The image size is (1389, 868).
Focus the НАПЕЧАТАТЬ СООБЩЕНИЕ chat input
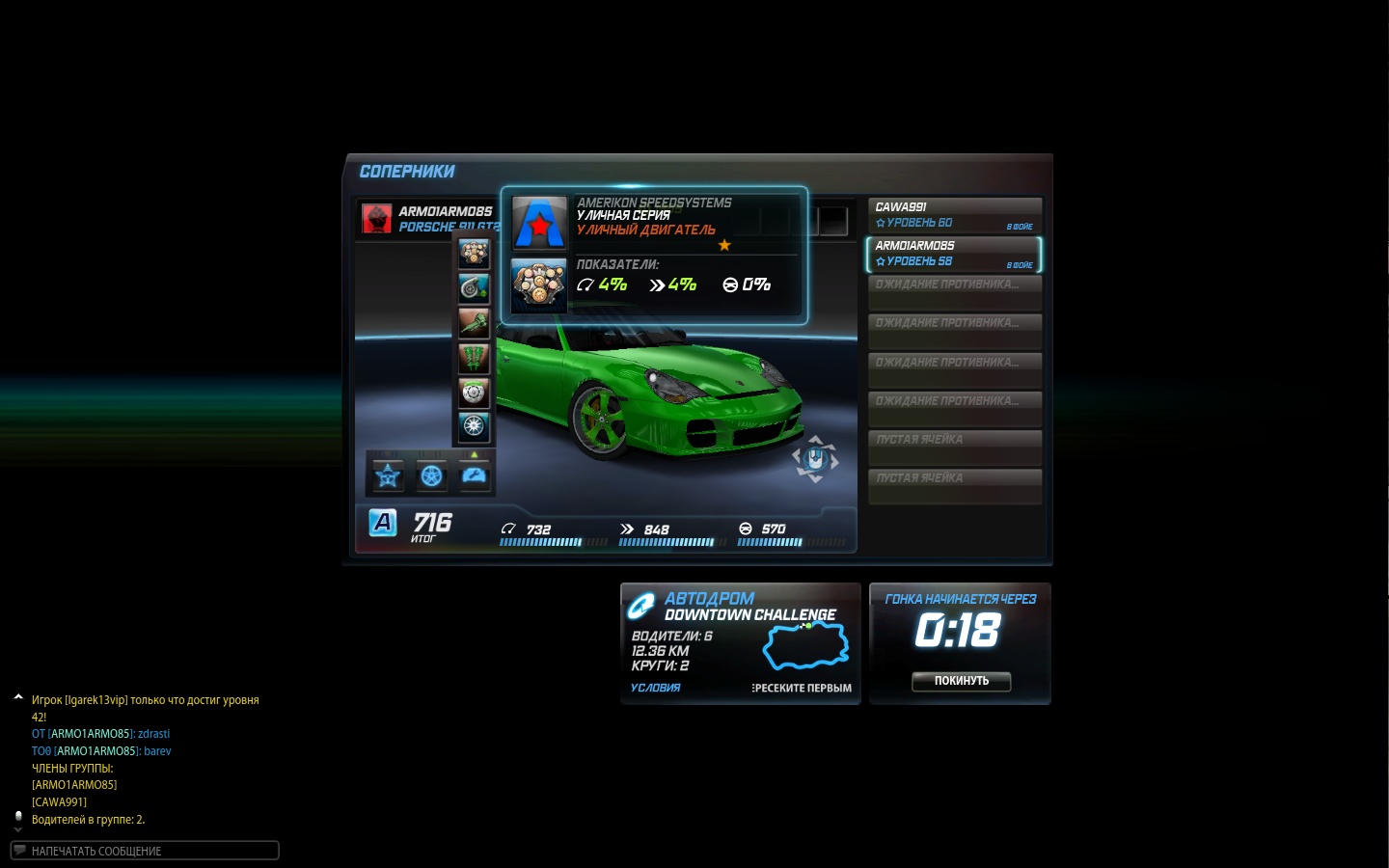pyautogui.click(x=145, y=851)
